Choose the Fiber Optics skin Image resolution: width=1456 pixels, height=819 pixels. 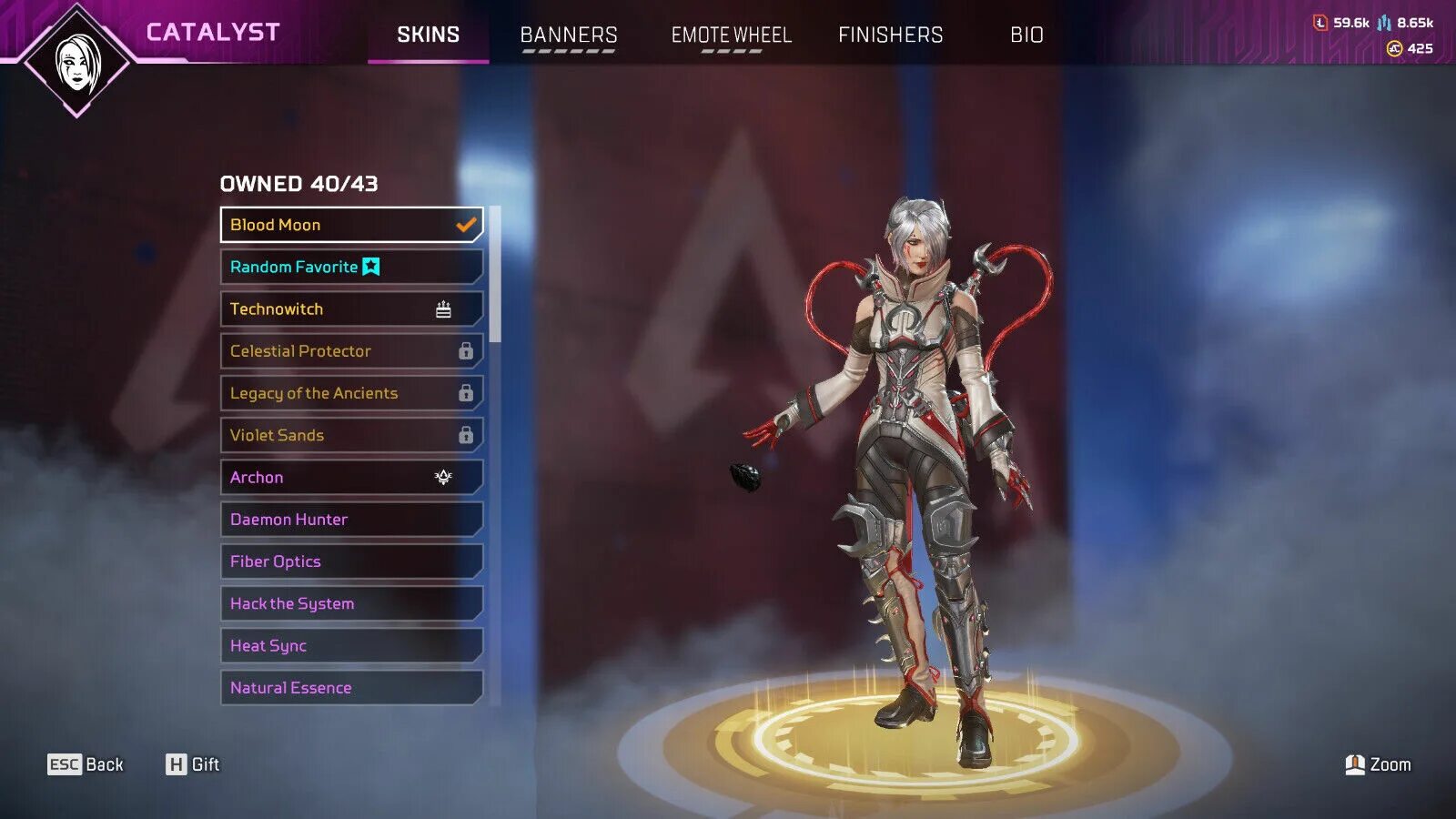[351, 561]
